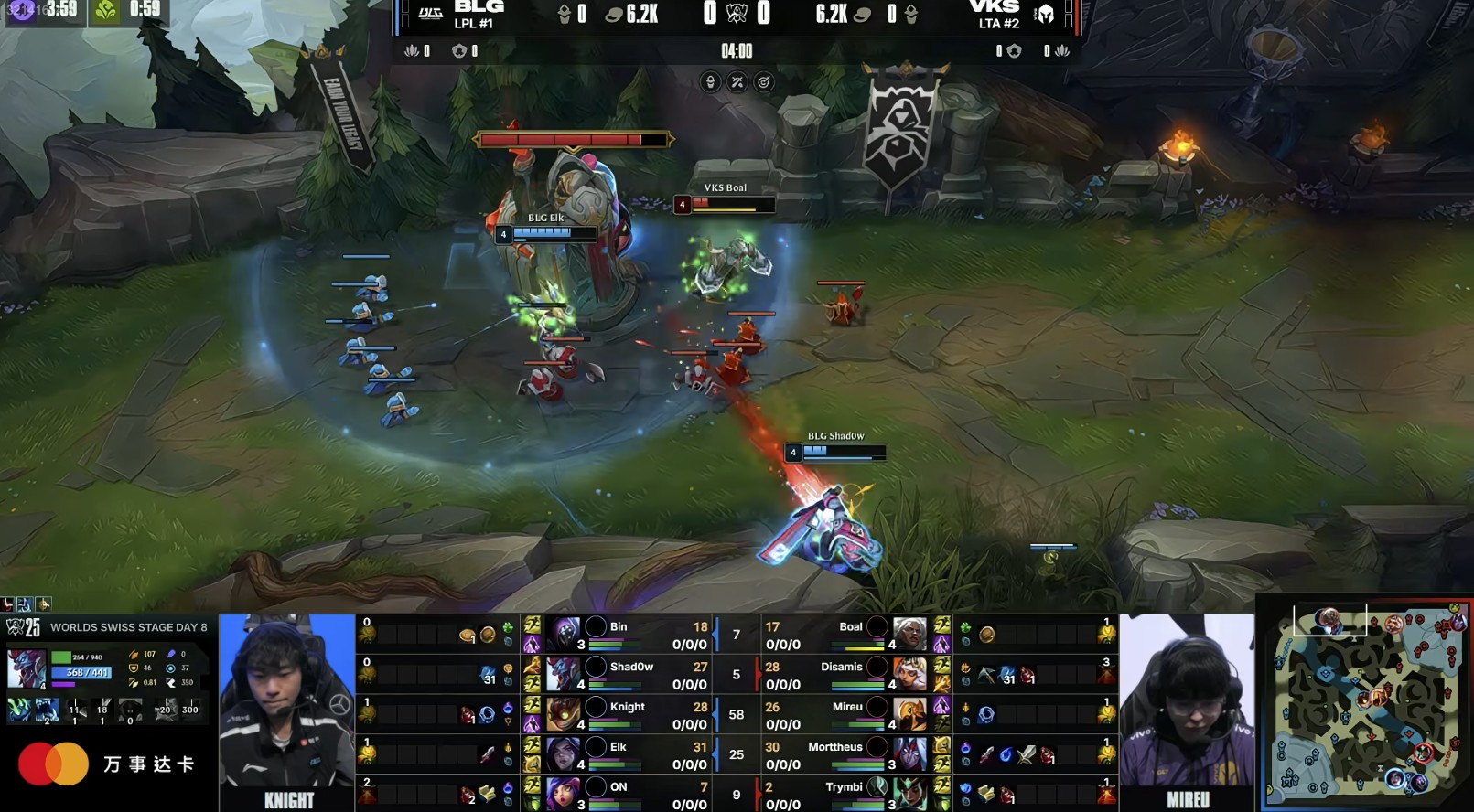Select Shad0w's champion portrait in scoreboard
1474x812 pixels.
tap(563, 674)
